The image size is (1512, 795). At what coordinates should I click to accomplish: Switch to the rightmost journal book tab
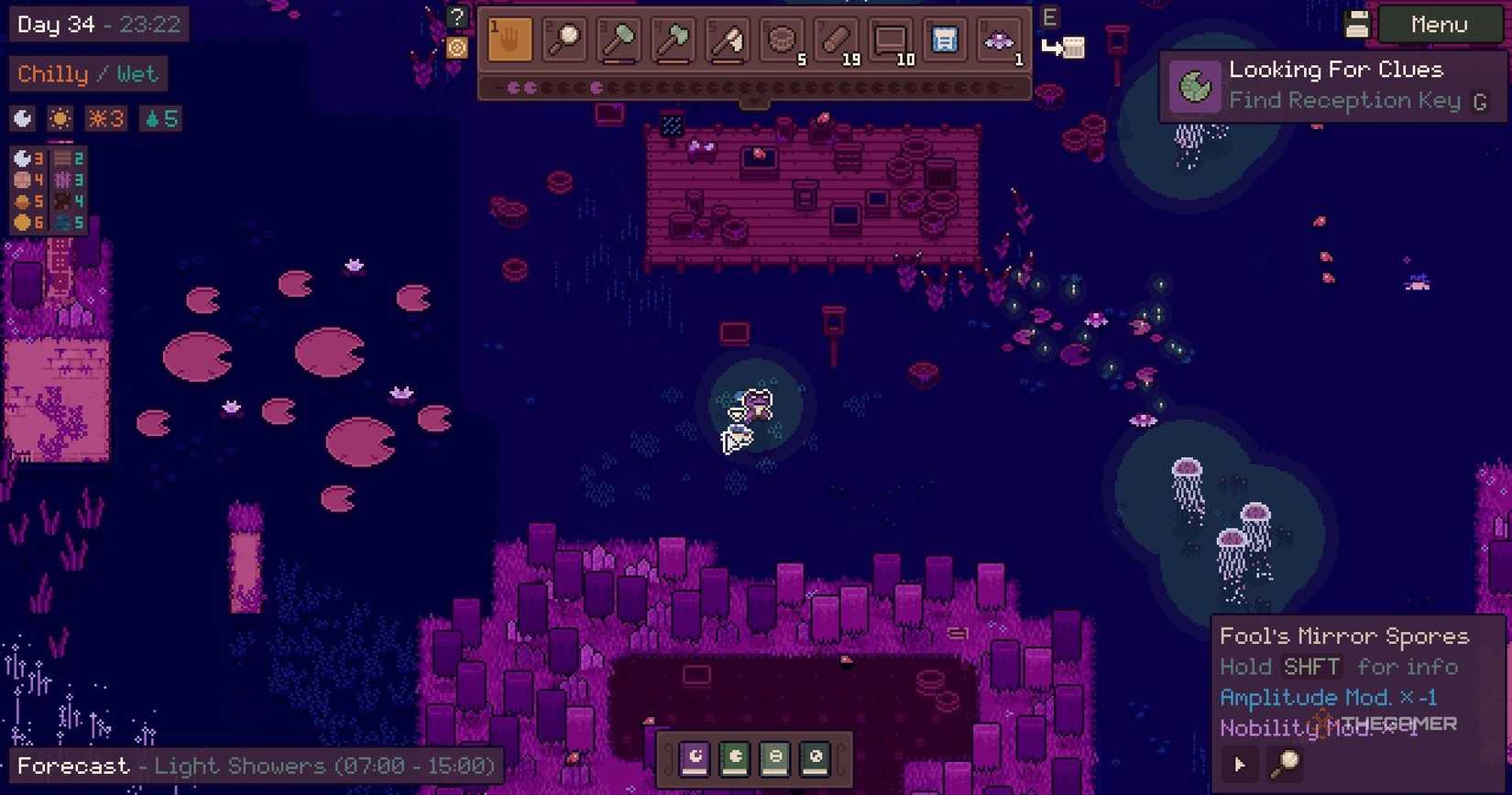[815, 757]
